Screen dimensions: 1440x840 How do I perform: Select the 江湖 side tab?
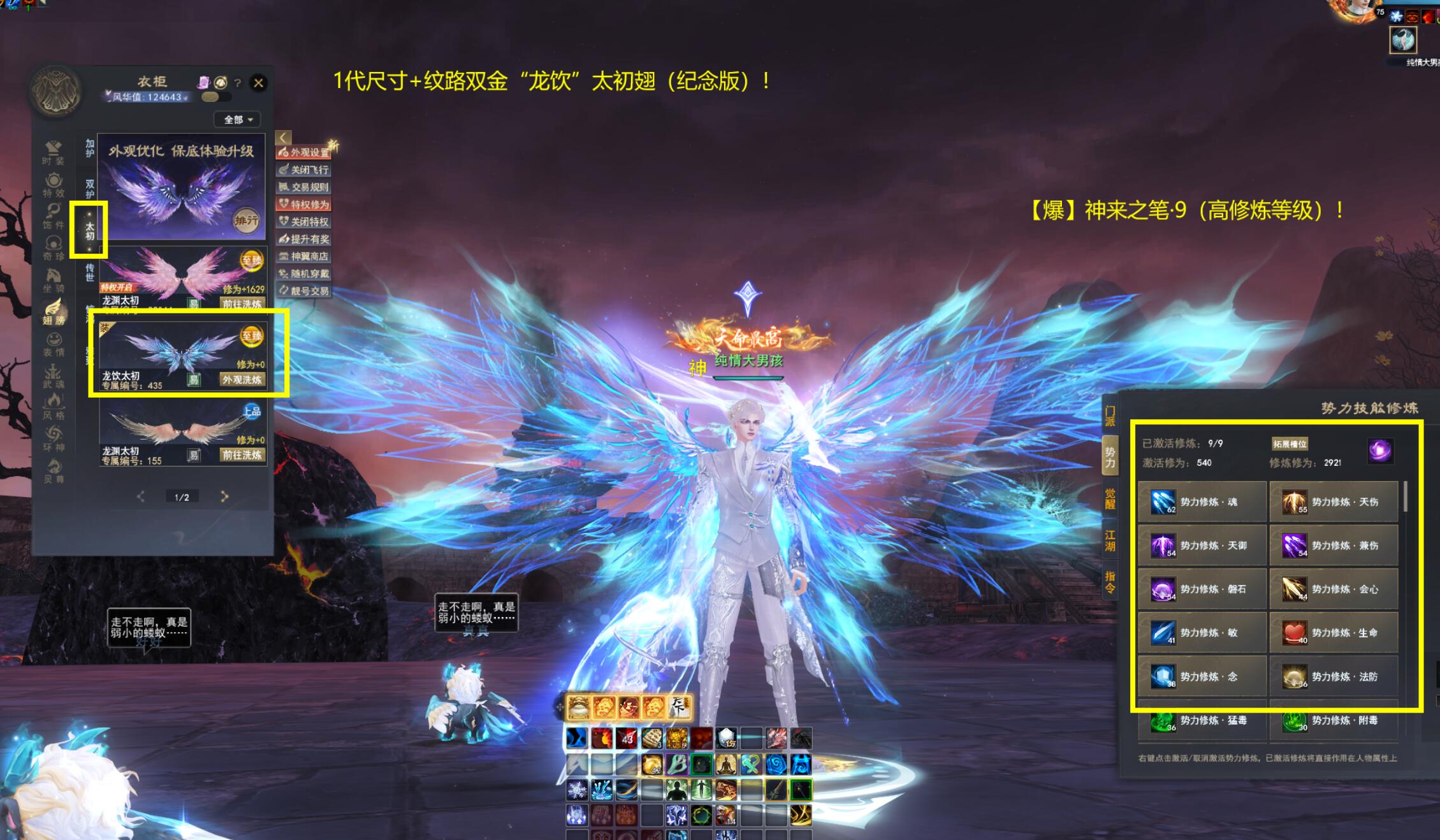(x=1110, y=540)
